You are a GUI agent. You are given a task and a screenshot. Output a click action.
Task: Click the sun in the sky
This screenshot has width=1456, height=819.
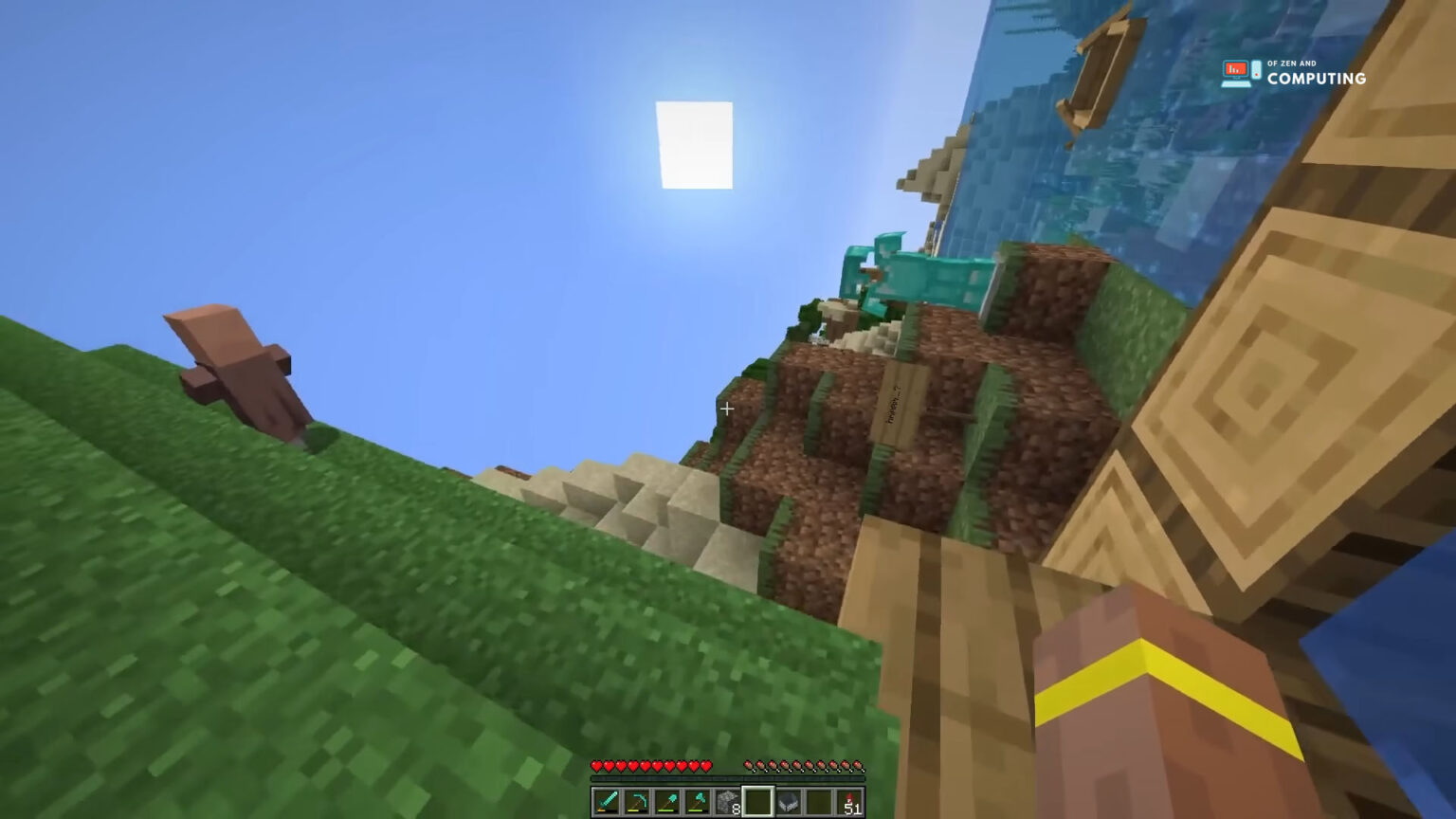click(695, 144)
